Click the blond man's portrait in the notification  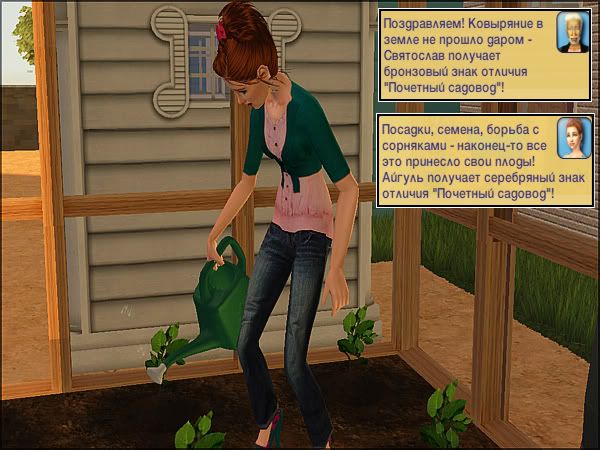coord(572,34)
